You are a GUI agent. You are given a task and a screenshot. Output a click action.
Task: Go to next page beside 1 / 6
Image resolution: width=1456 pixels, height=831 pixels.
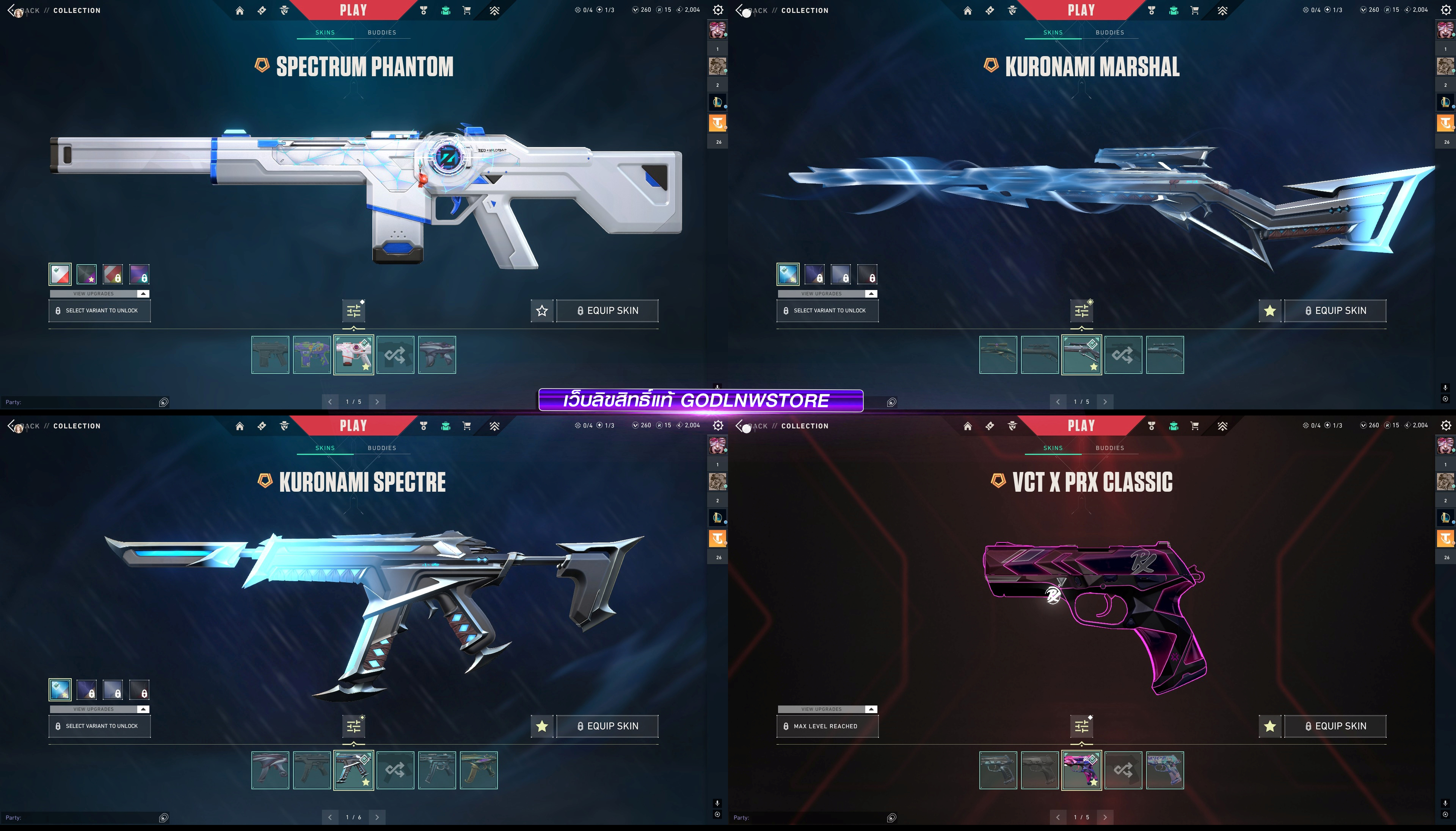(377, 817)
